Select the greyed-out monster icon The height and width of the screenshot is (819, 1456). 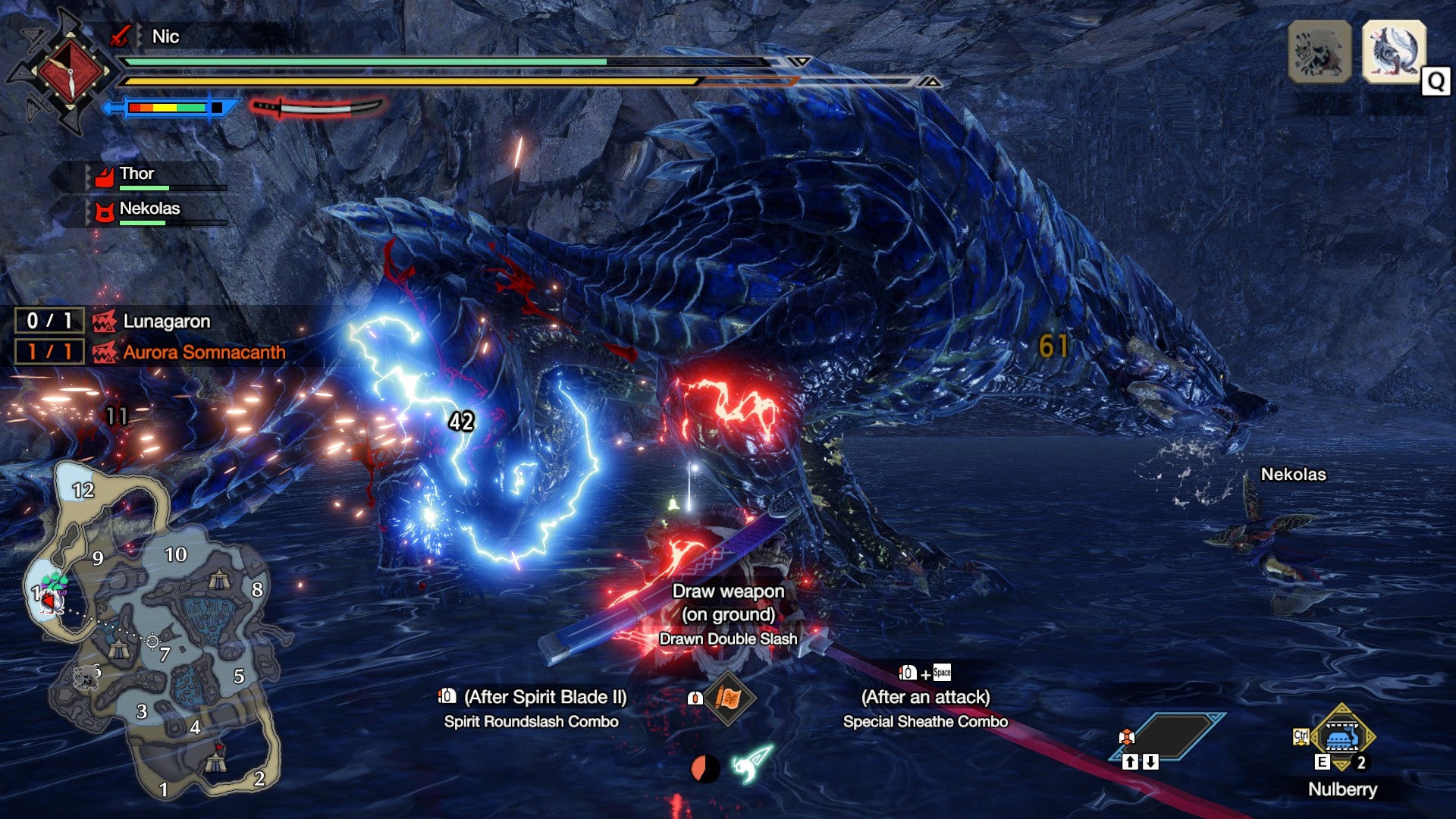pos(1319,52)
